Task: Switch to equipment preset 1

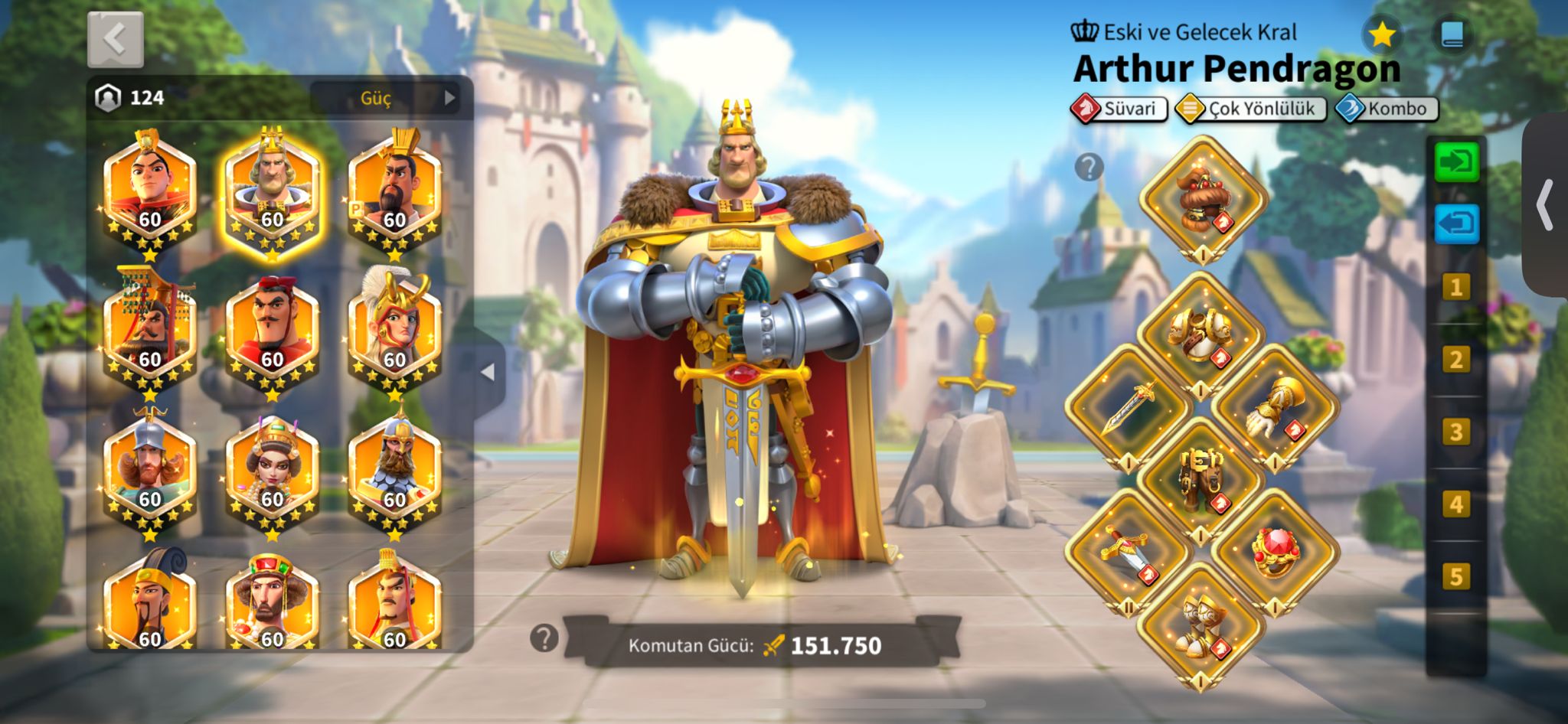Action: pos(1455,288)
